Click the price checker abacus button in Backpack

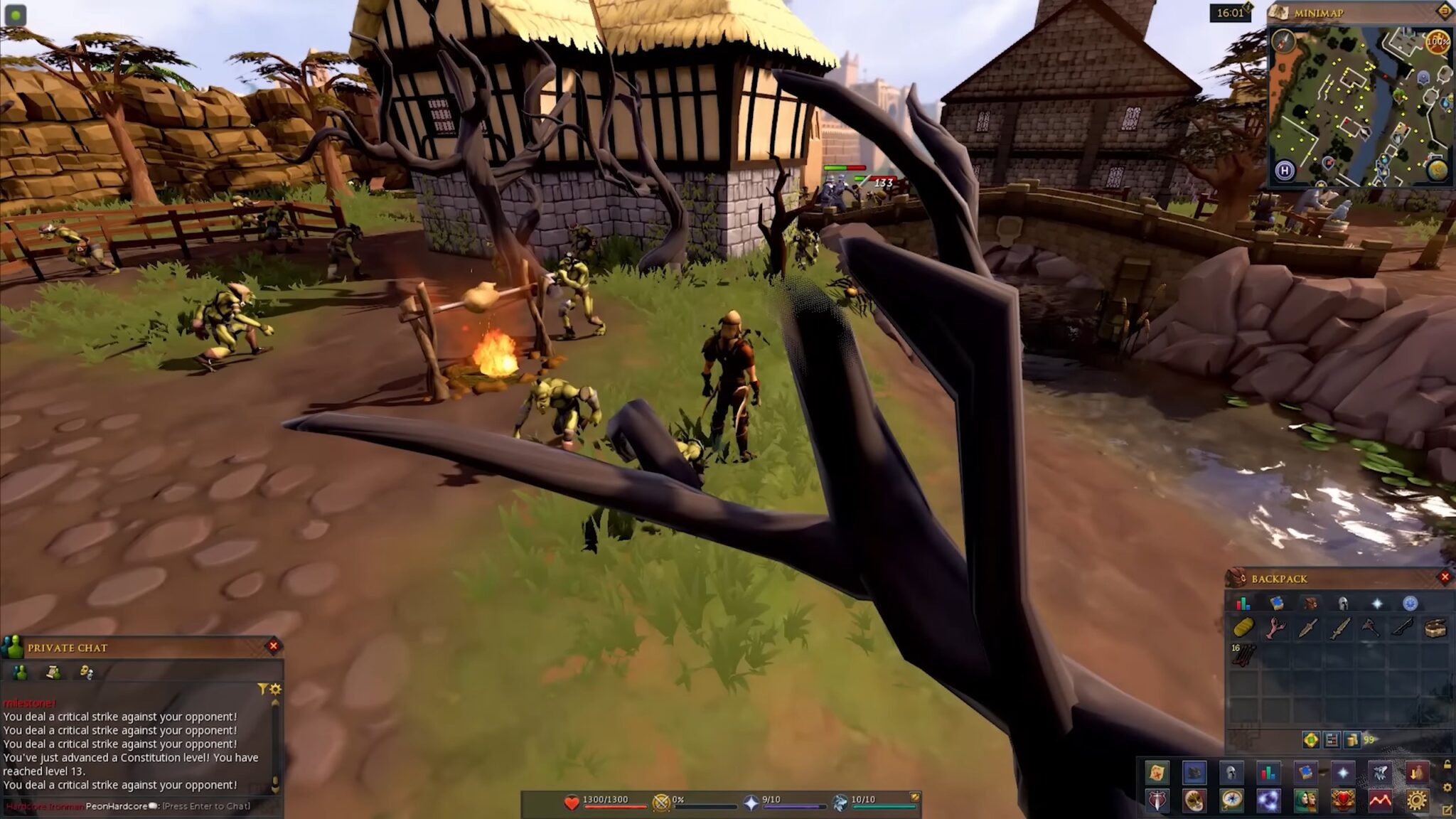[1332, 739]
